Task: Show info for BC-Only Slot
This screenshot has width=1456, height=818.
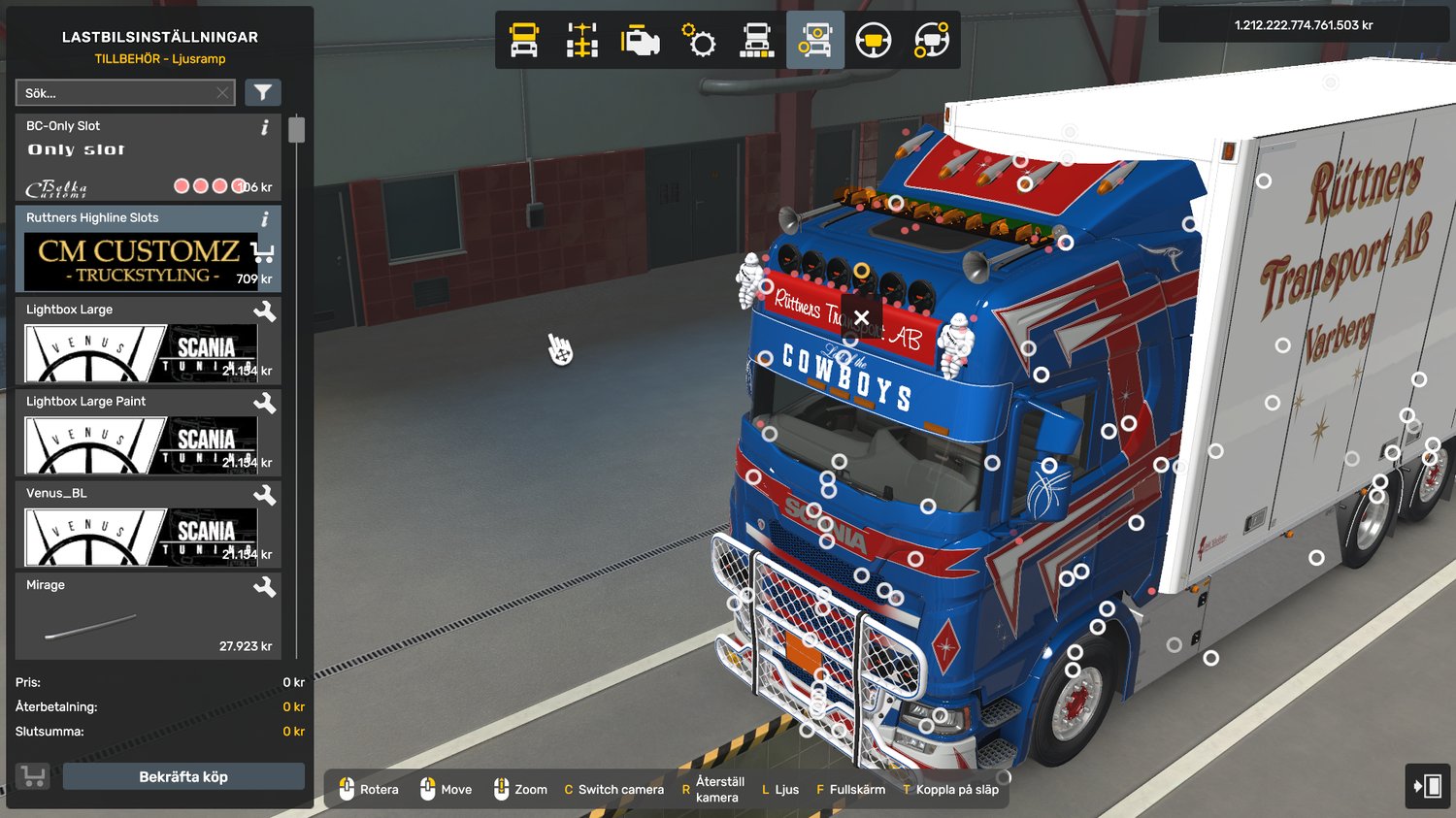Action: pyautogui.click(x=265, y=127)
